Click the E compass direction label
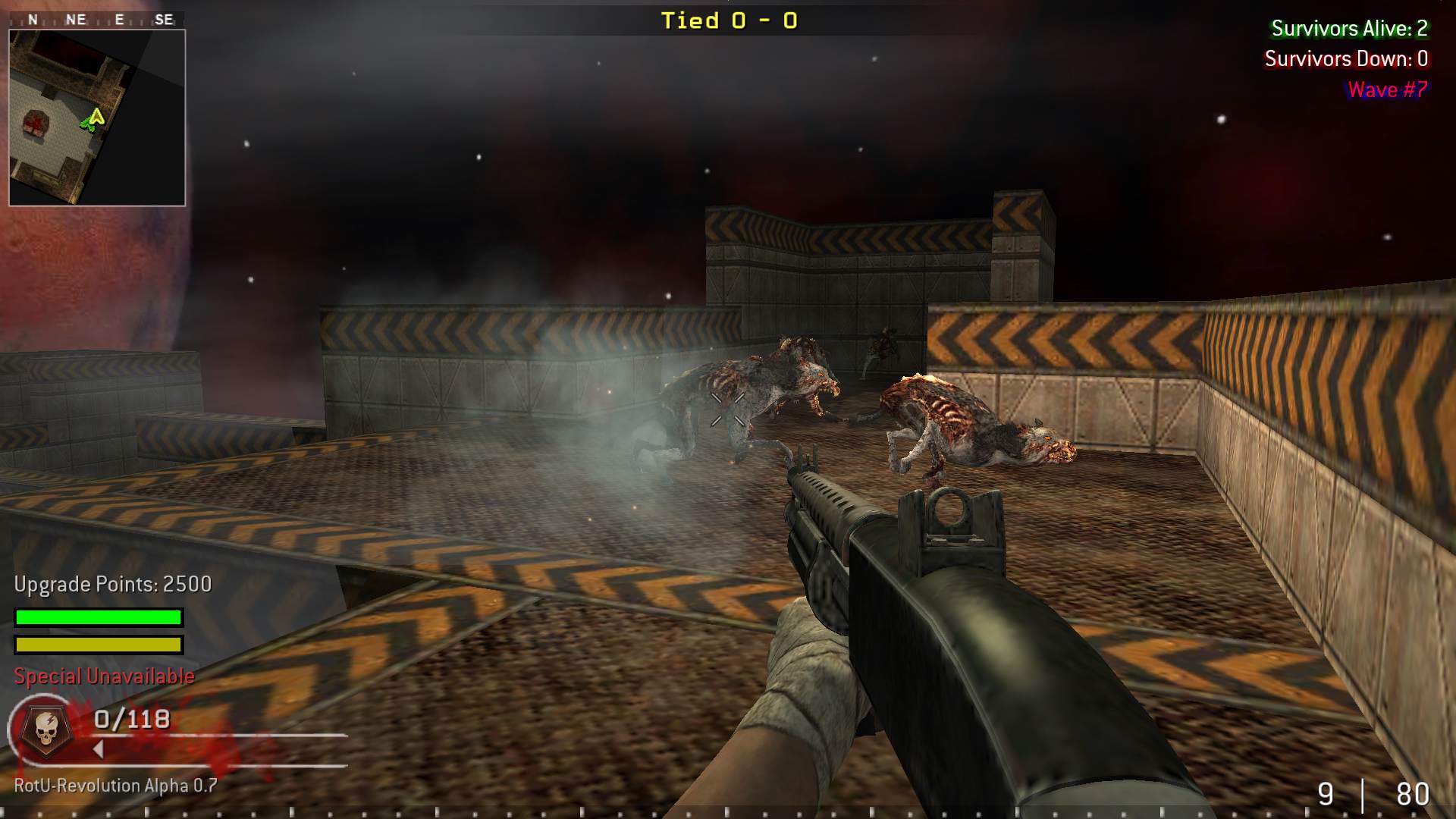1456x819 pixels. (119, 18)
